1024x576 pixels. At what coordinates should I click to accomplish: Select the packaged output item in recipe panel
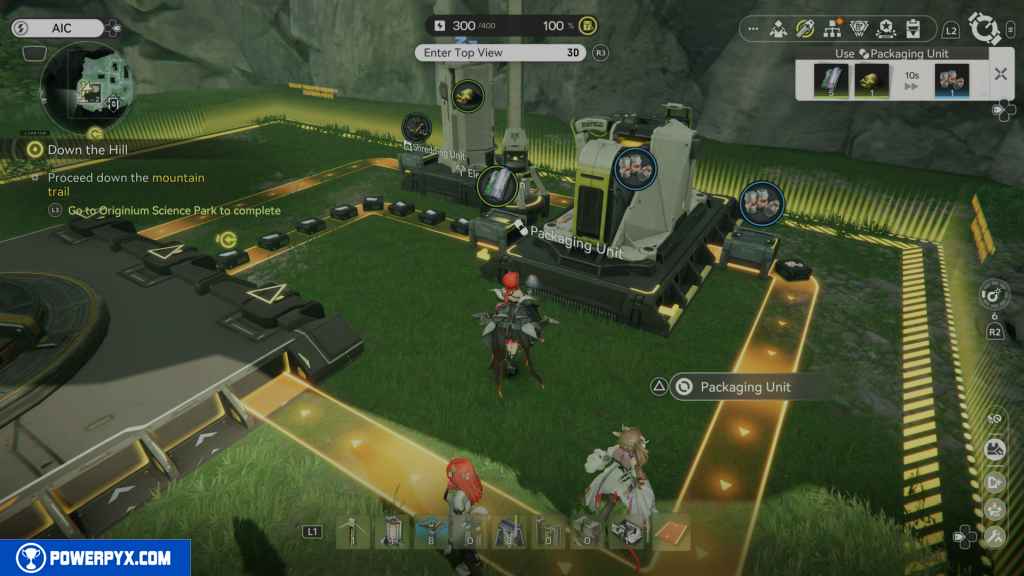[x=951, y=80]
